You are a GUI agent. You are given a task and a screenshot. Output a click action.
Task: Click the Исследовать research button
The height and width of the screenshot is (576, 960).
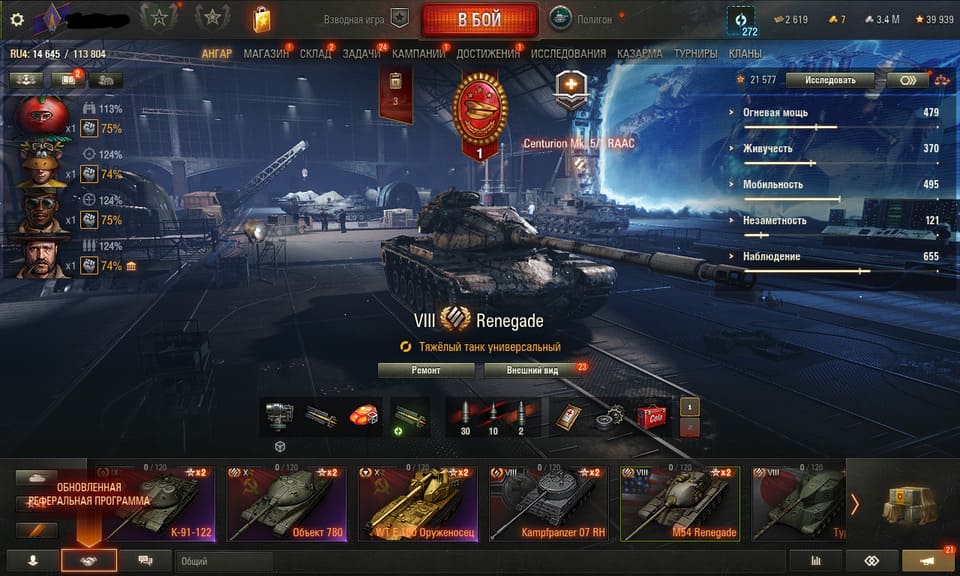point(829,79)
